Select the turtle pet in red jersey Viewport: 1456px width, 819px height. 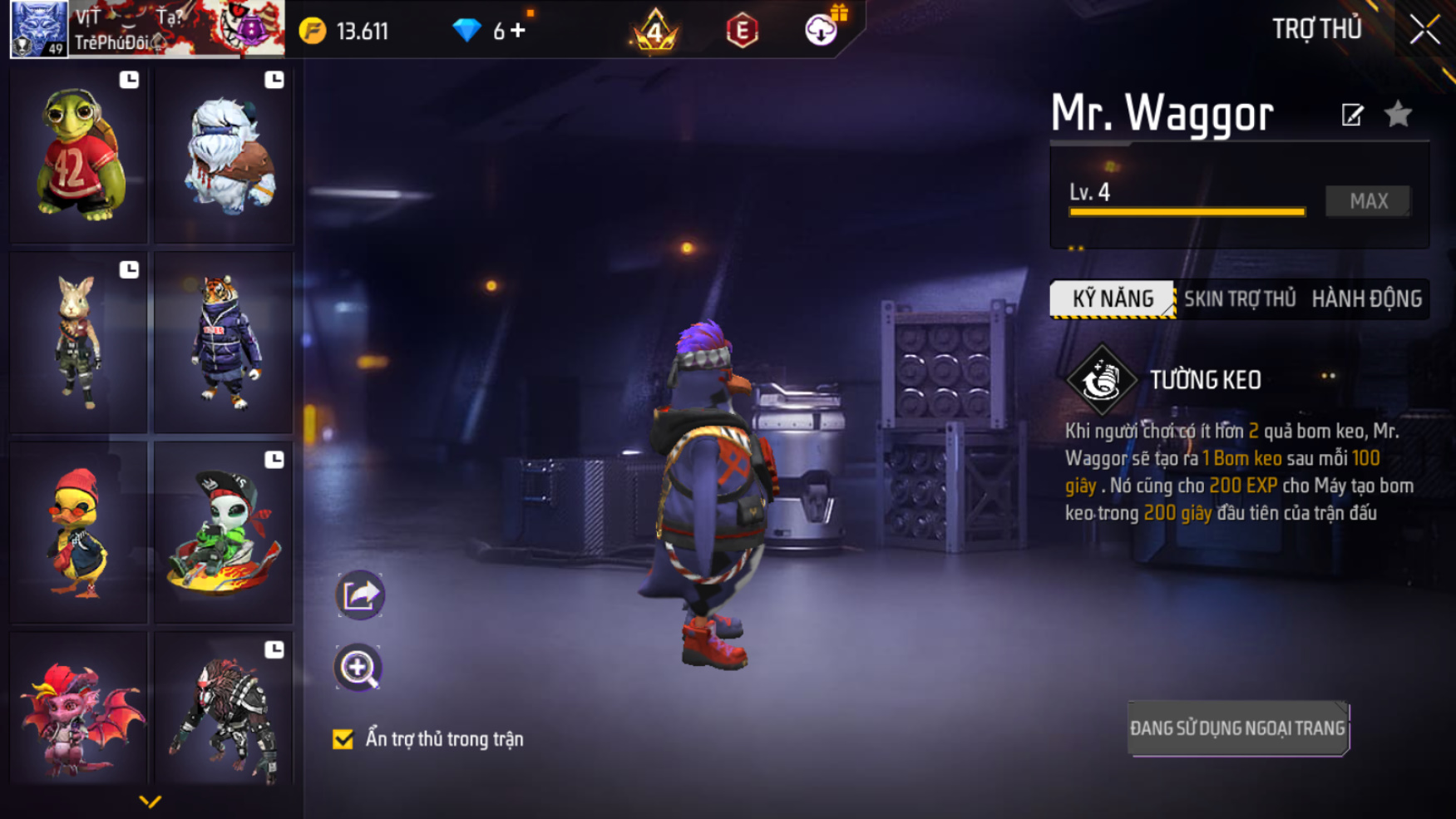coord(79,155)
